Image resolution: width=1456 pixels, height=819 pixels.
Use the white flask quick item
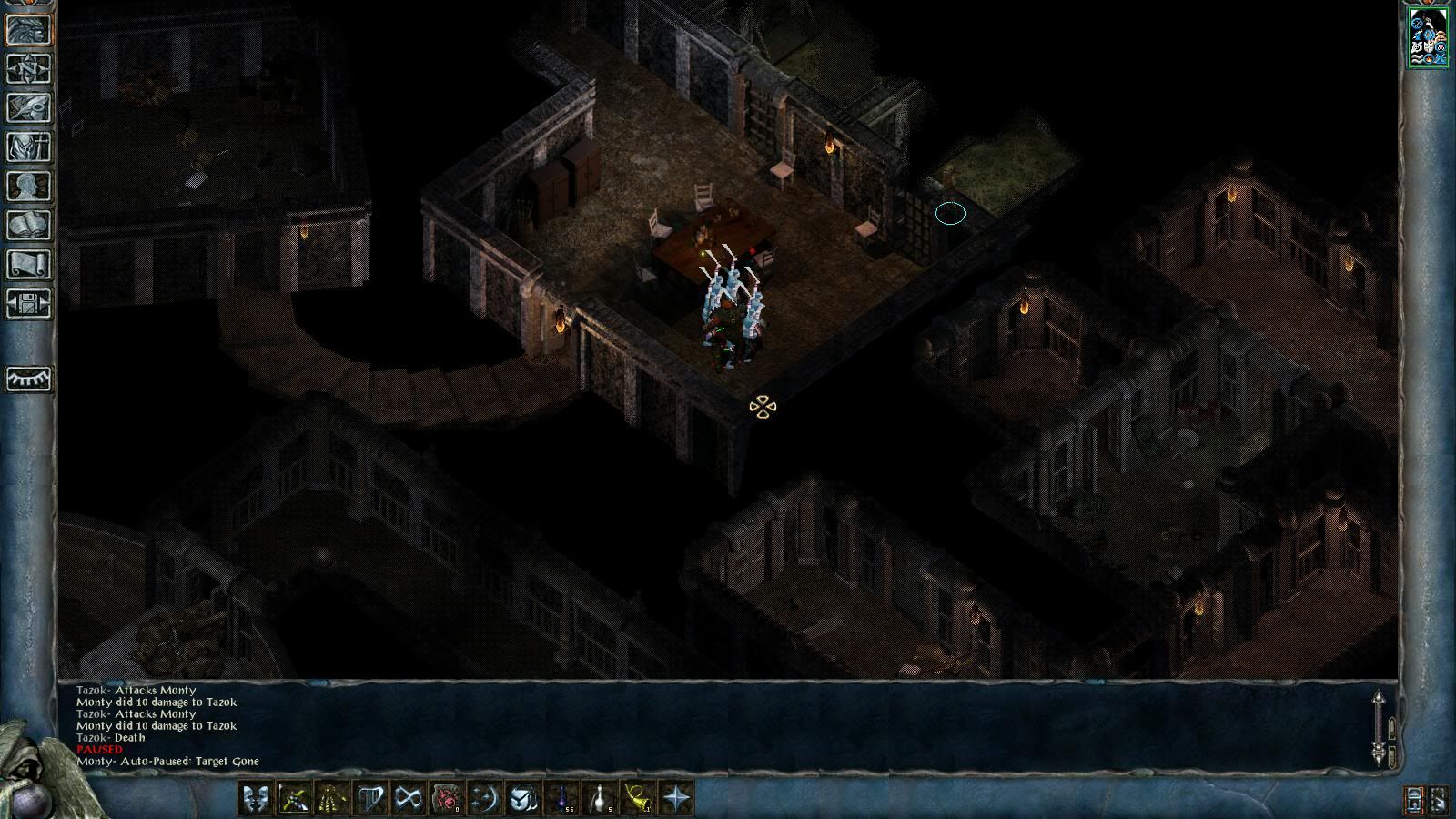pyautogui.click(x=600, y=799)
